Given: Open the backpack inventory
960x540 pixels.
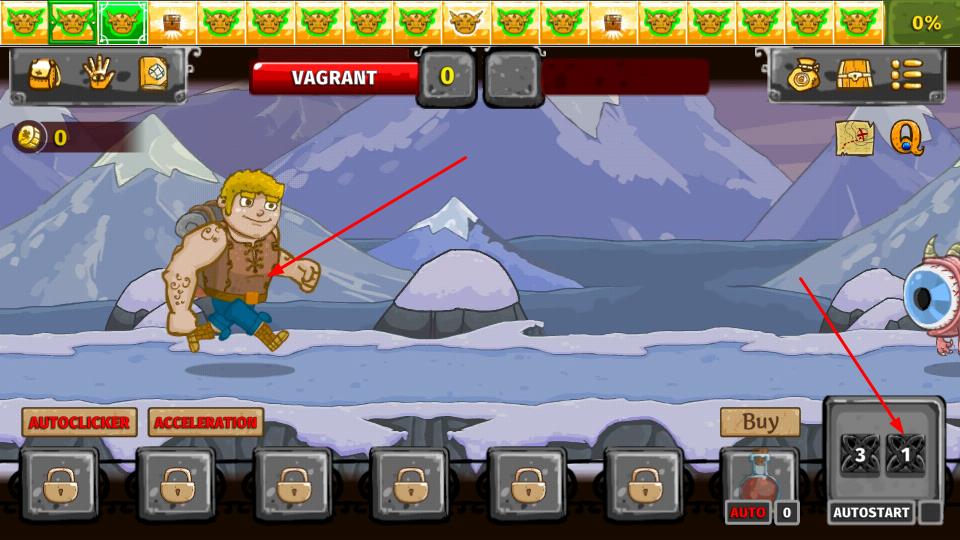Looking at the screenshot, I should tap(45, 74).
